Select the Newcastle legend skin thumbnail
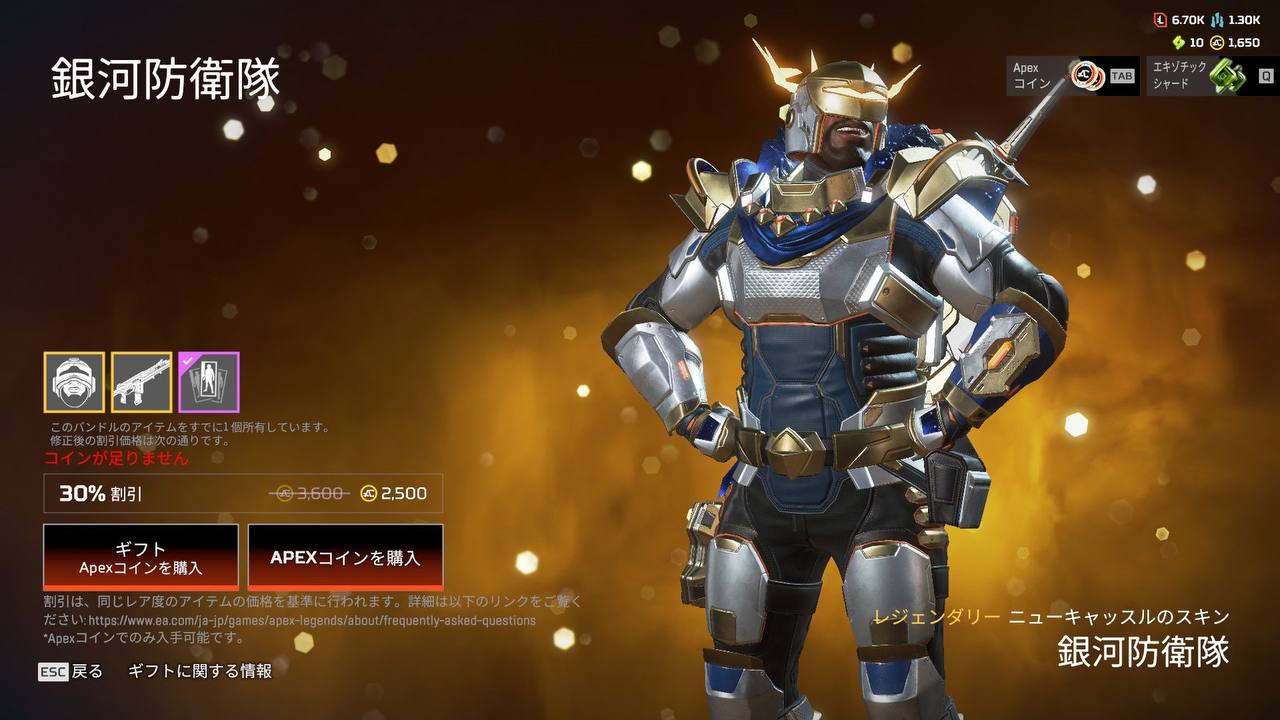The width and height of the screenshot is (1280, 720). pyautogui.click(x=74, y=382)
